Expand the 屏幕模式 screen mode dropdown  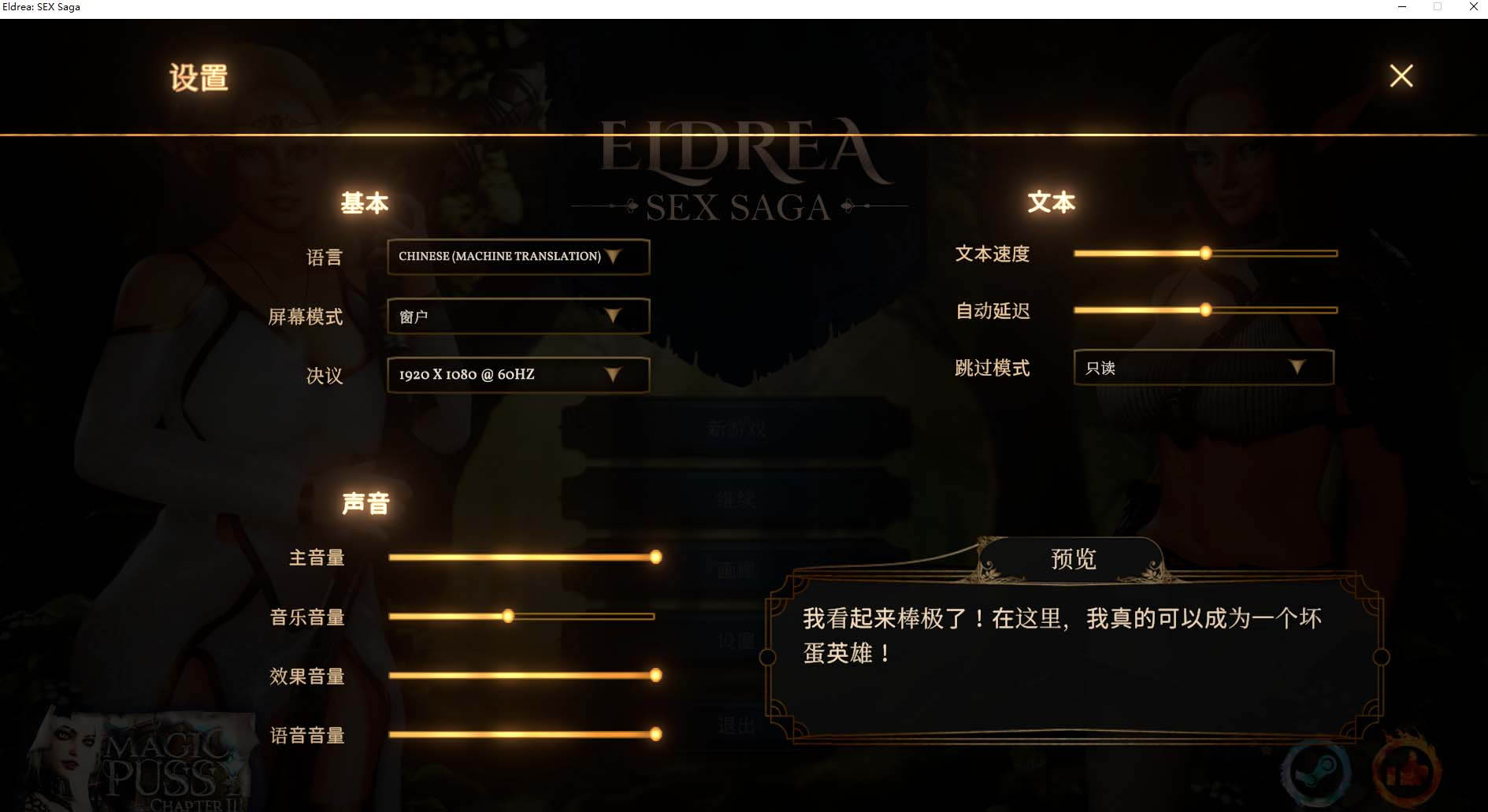pyautogui.click(x=518, y=317)
